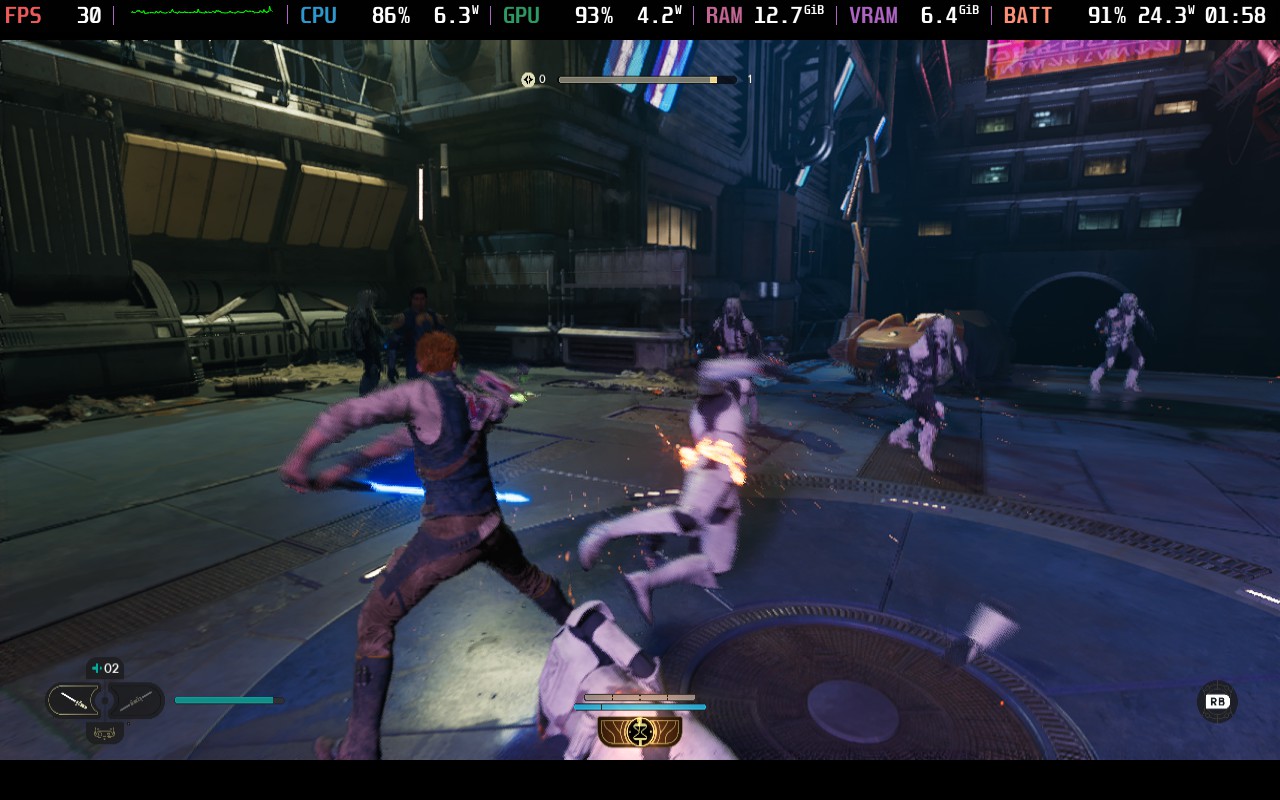Click the BD-1 droid icon below the stances

(105, 733)
